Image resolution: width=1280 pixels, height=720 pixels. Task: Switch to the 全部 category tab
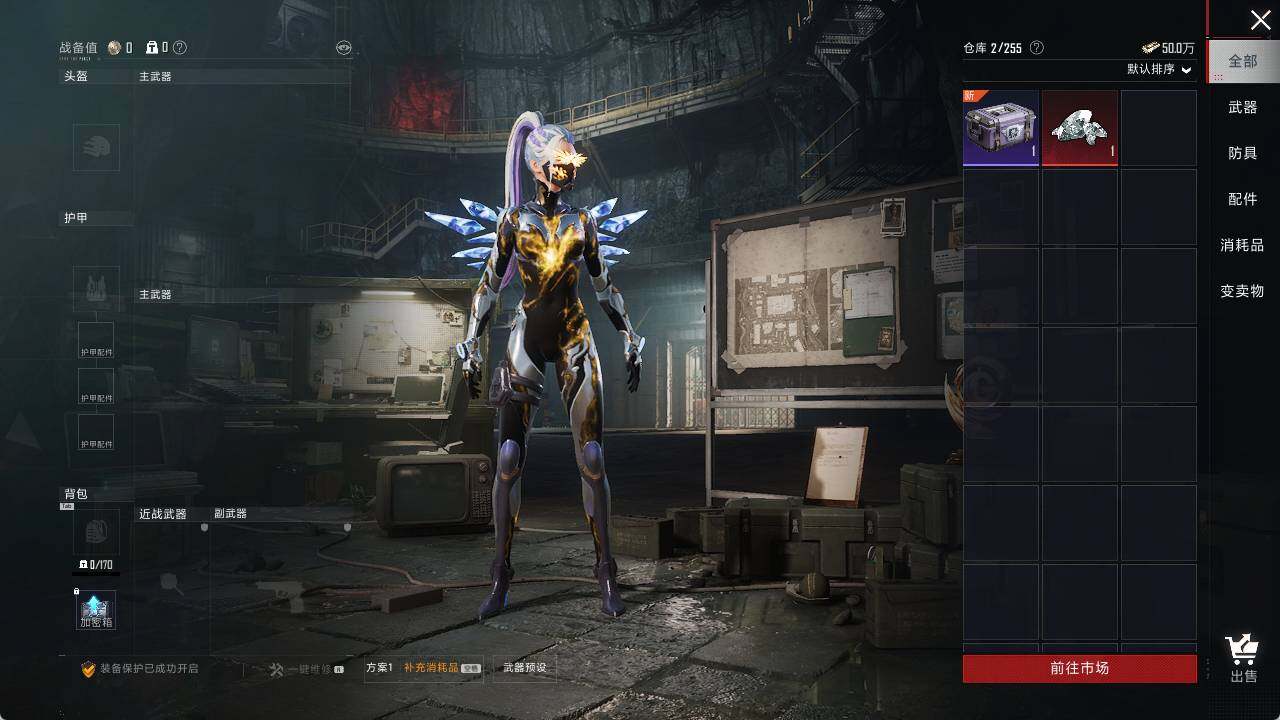tap(1243, 61)
